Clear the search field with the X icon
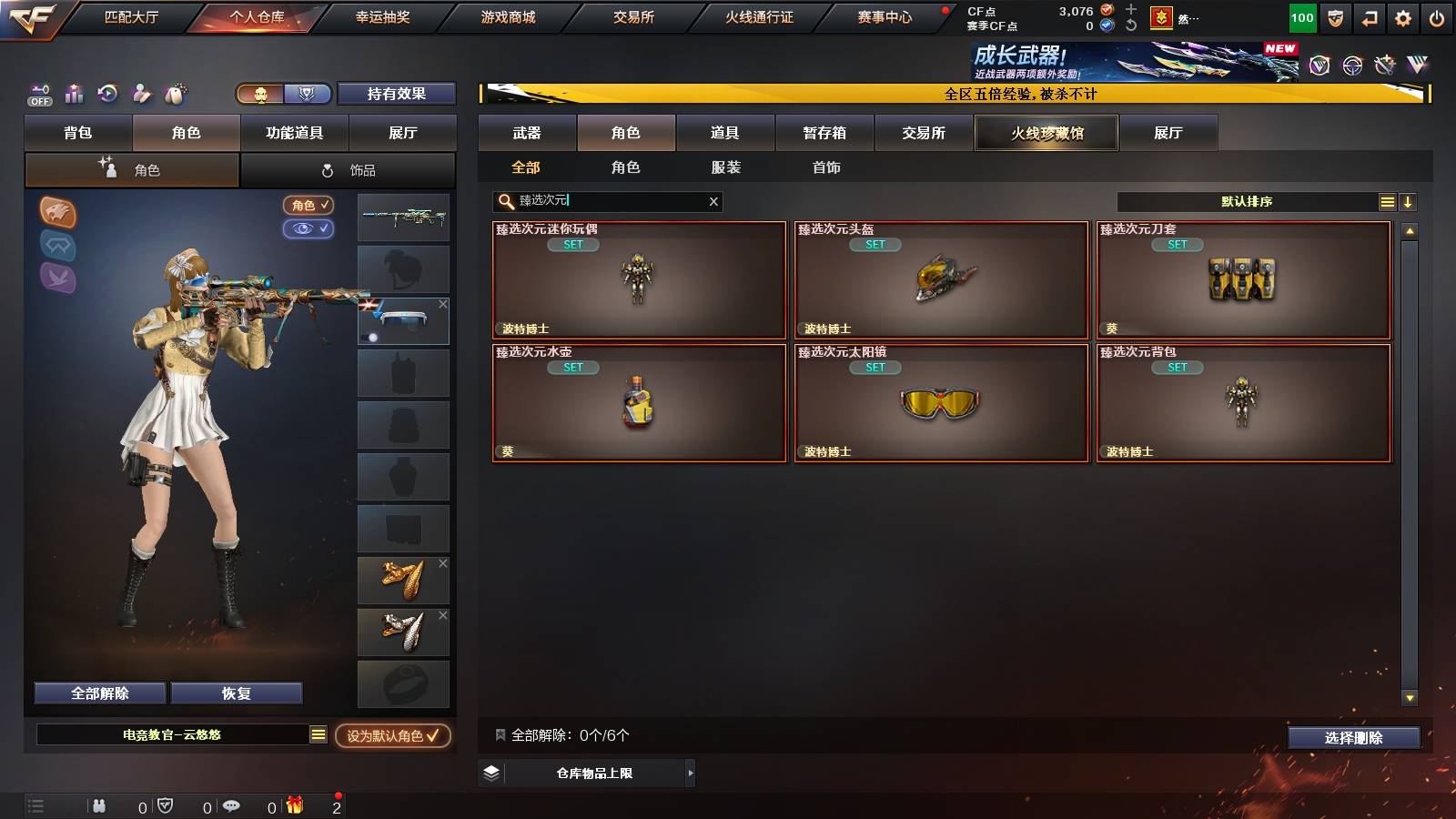The width and height of the screenshot is (1456, 819). coord(713,201)
